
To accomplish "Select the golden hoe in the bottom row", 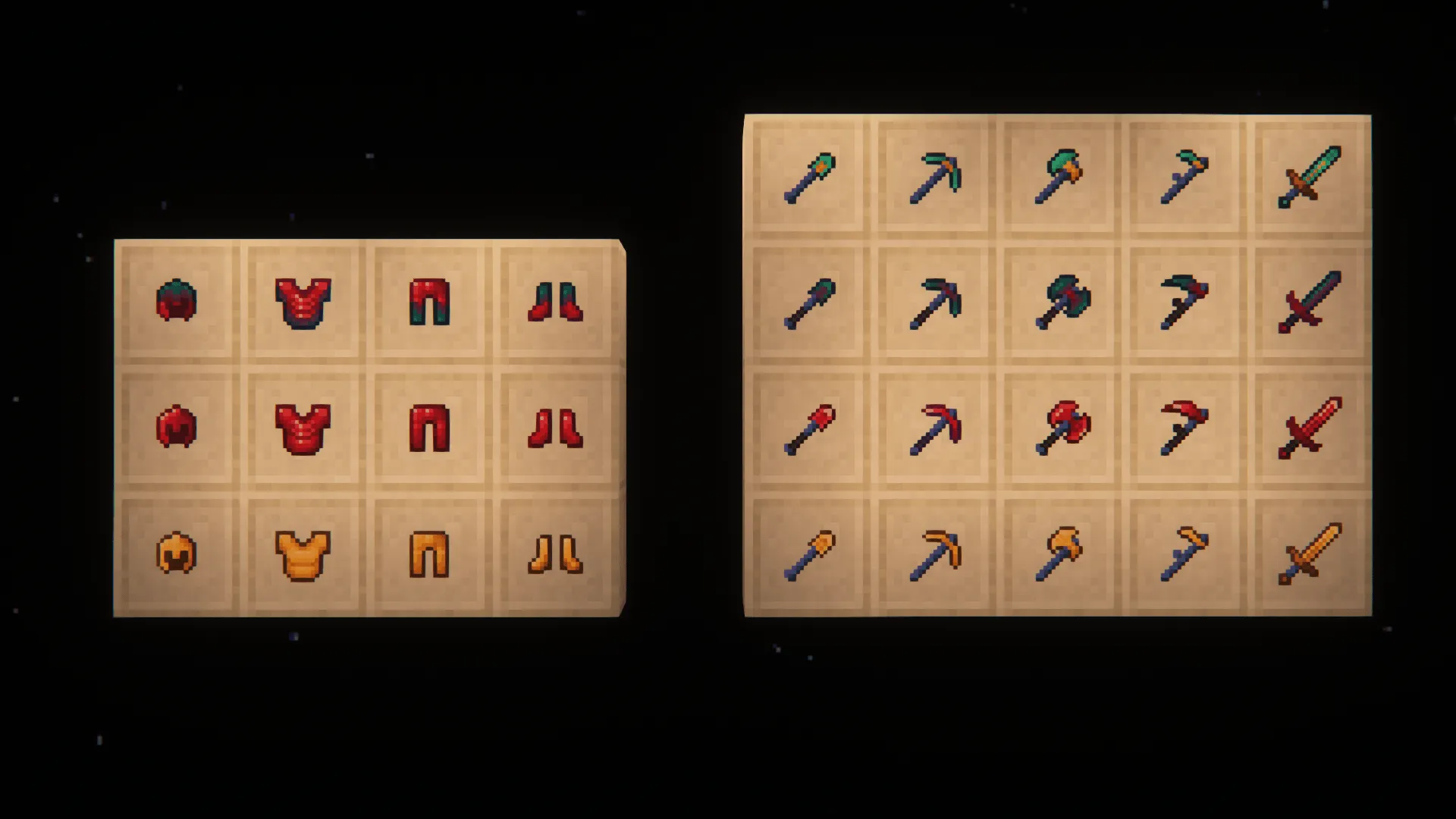I will tap(1185, 555).
